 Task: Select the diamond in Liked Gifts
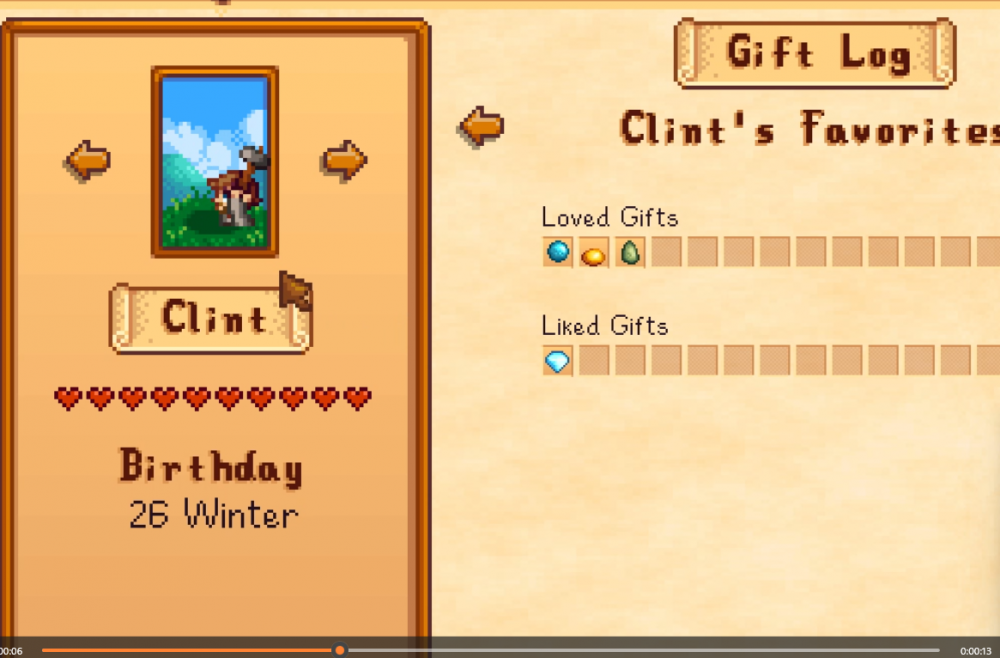(558, 360)
